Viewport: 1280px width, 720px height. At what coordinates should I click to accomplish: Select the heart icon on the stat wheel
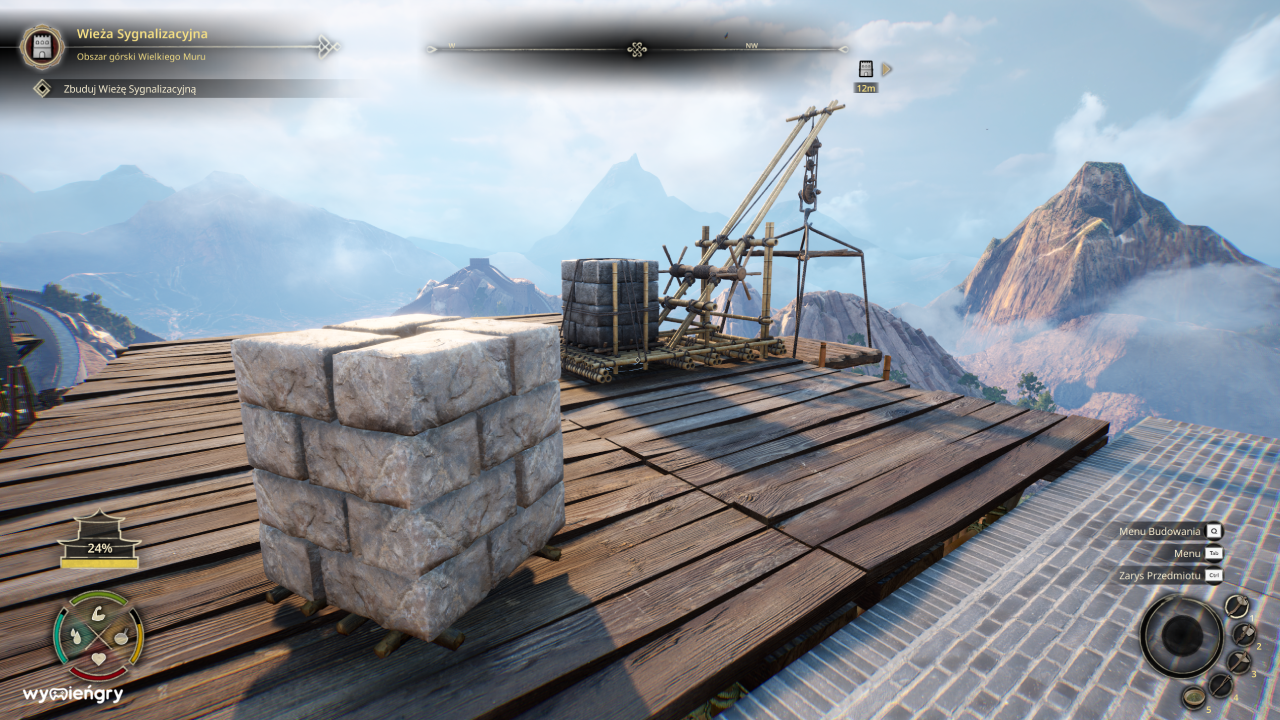[x=98, y=658]
